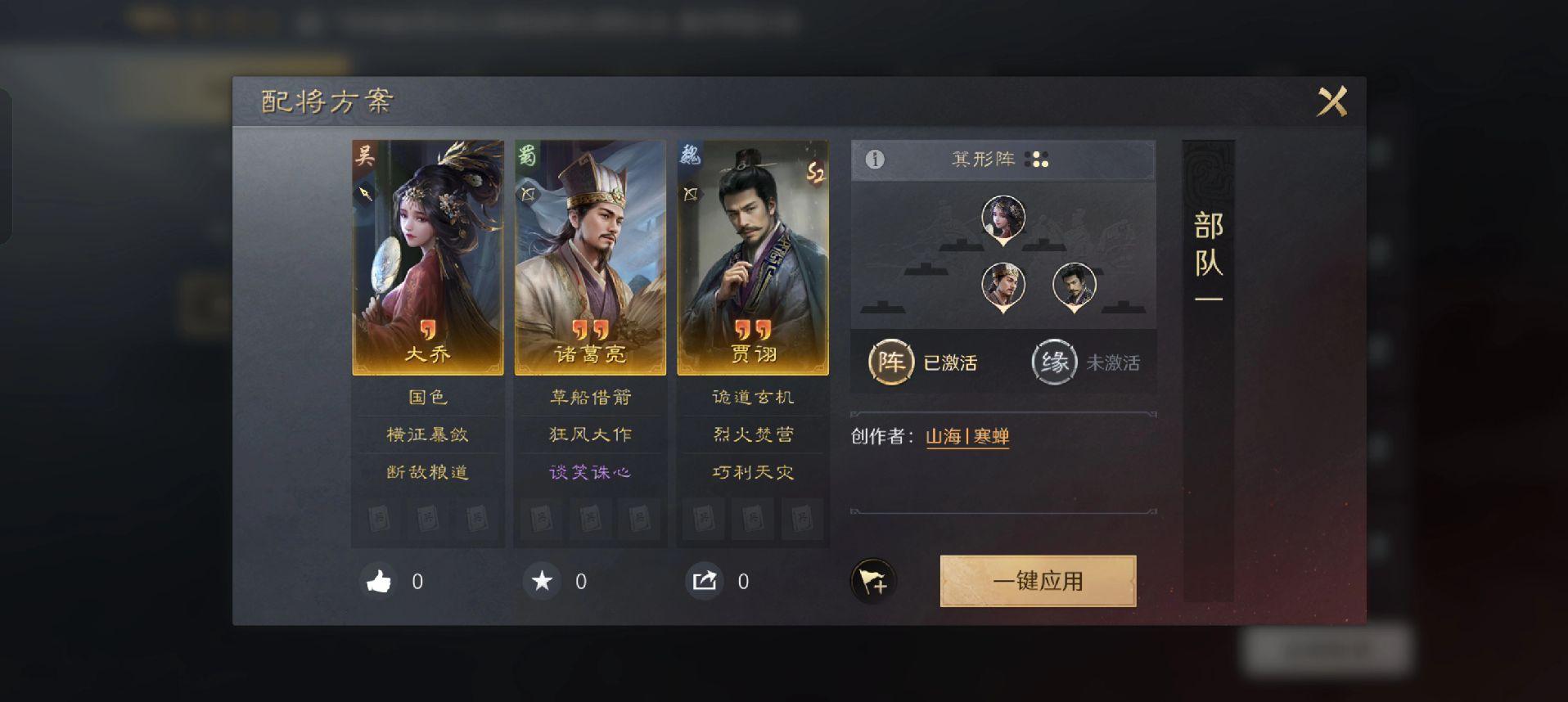View the 国色 skill

tap(427, 398)
